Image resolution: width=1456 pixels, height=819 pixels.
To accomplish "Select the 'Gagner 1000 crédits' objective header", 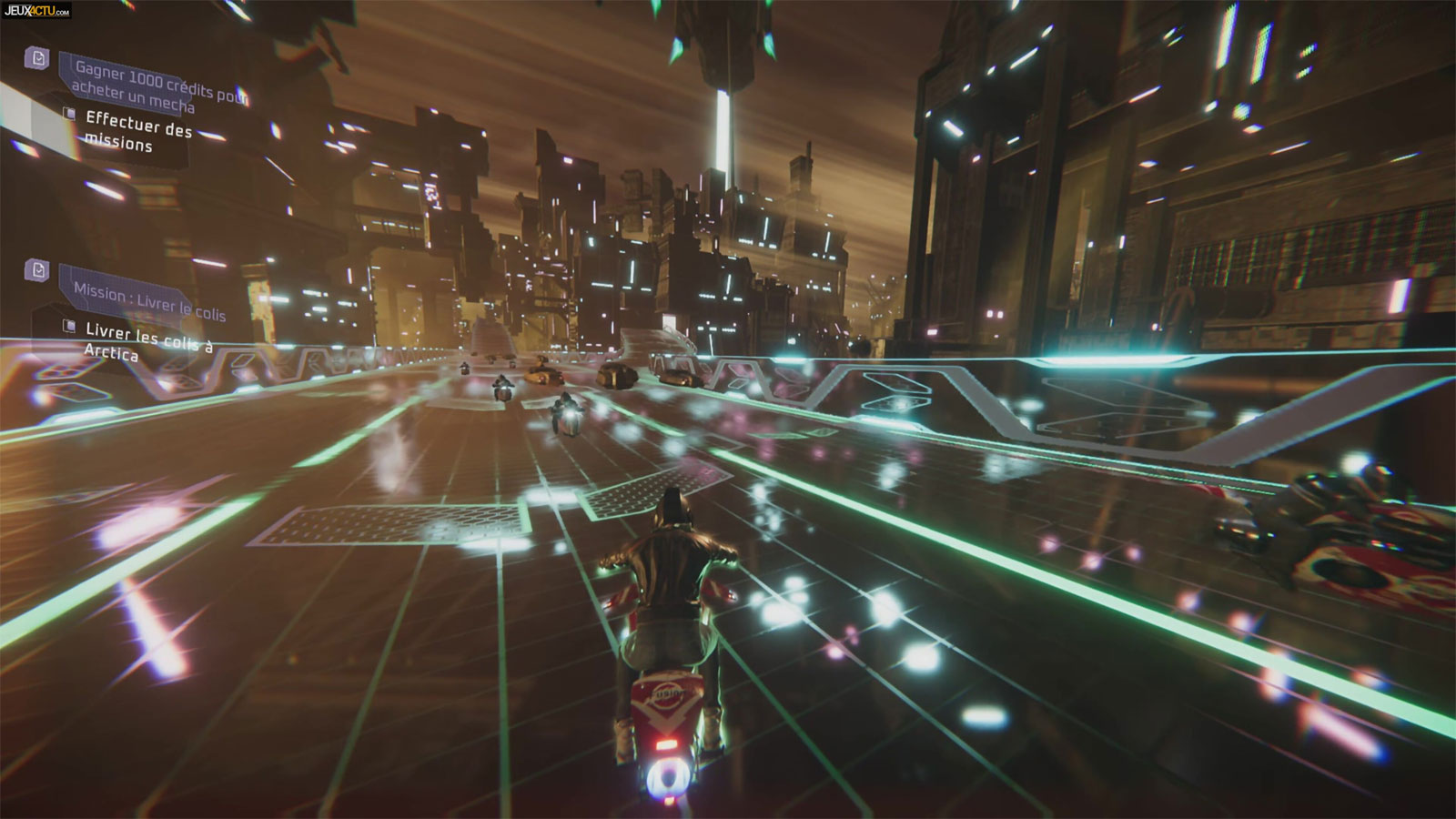I will pyautogui.click(x=155, y=86).
